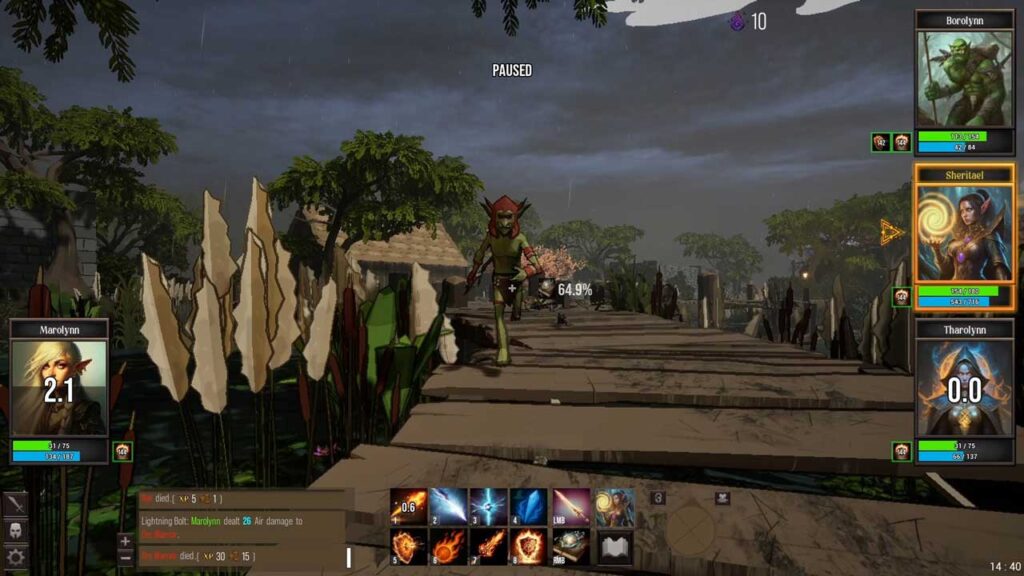
Task: Use the blue crystal ability in slot 4
Action: point(529,506)
